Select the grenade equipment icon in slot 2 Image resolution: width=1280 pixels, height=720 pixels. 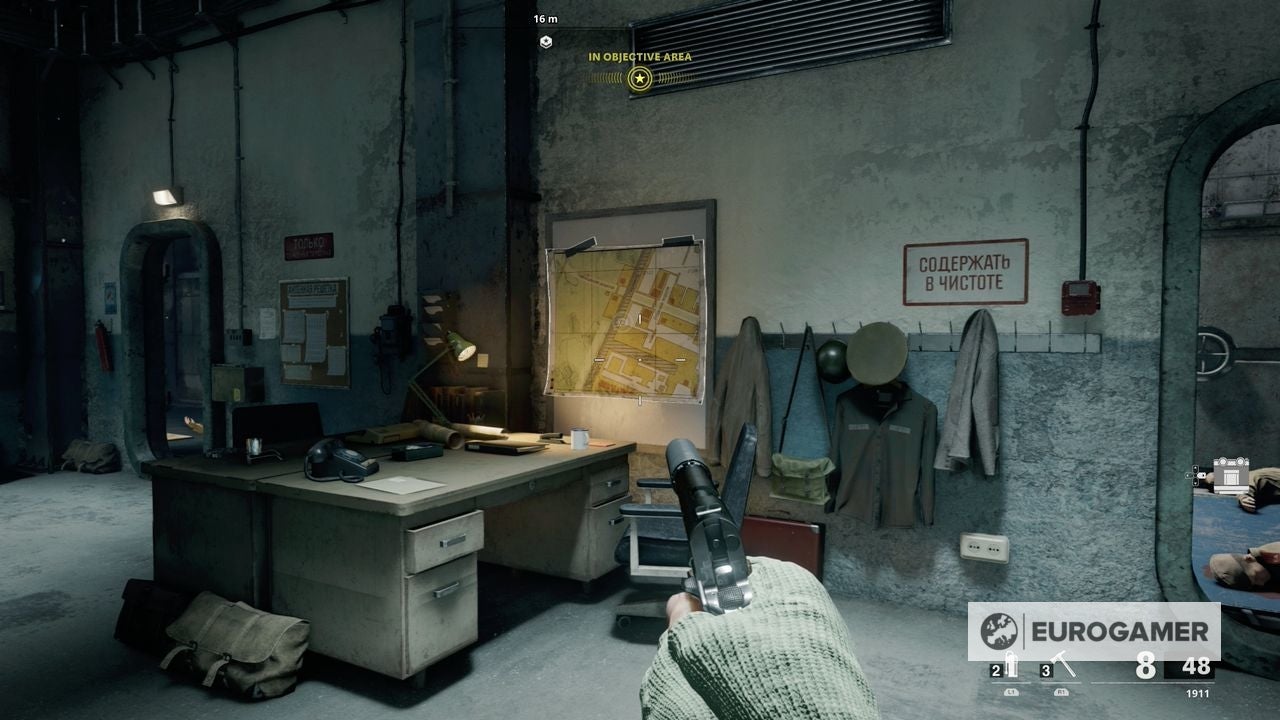pos(1011,662)
